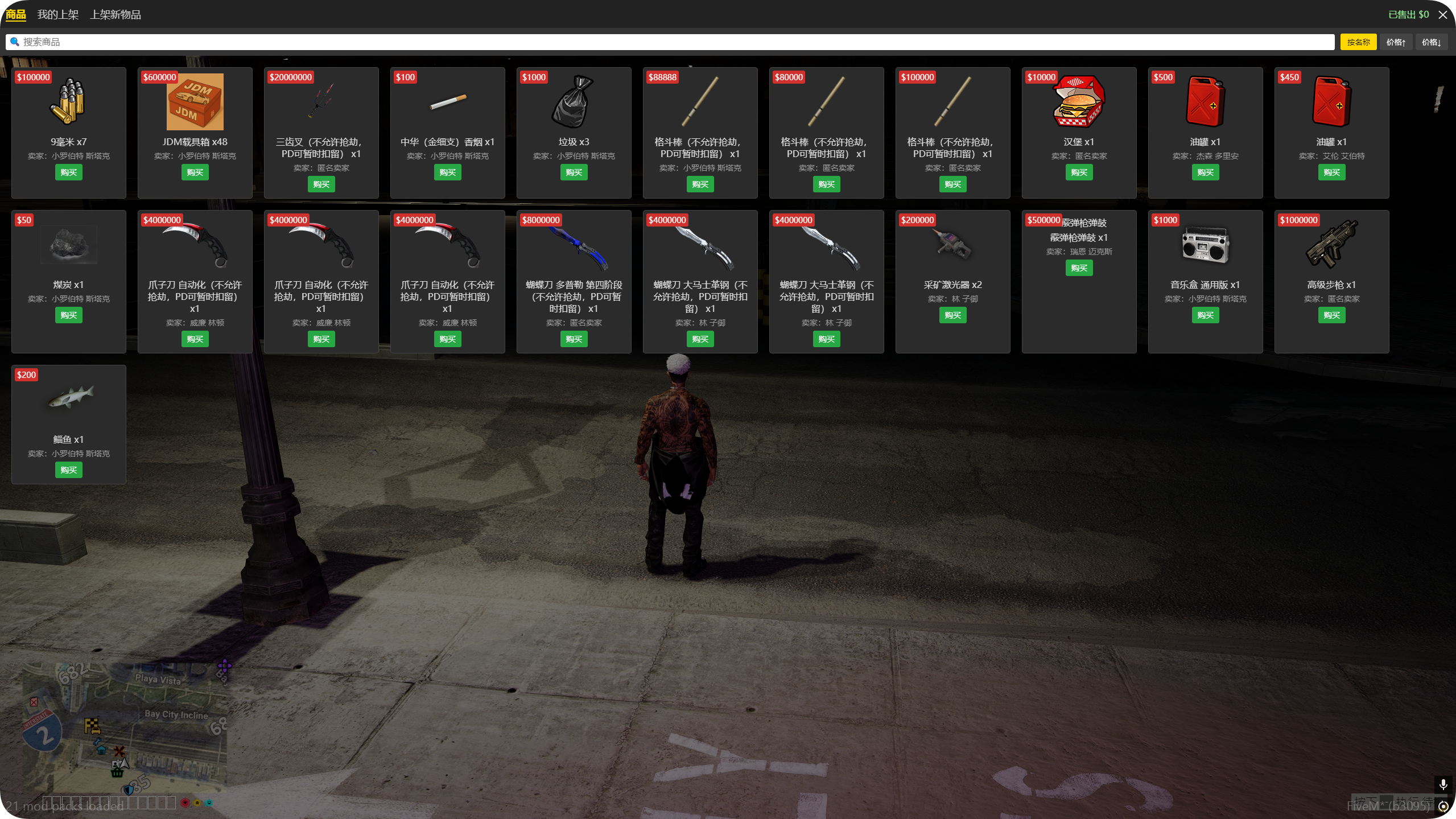
Task: Purchase the 垃圾 x3 trash bag
Action: click(x=574, y=172)
